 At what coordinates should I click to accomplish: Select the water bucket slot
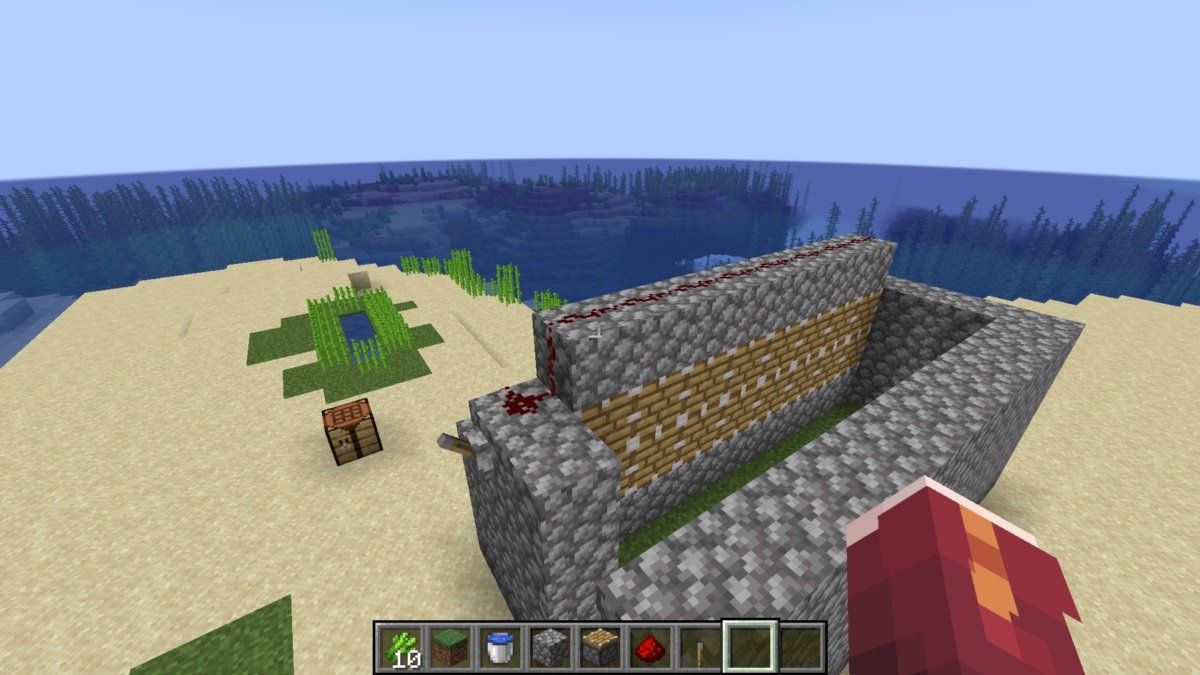coord(499,647)
